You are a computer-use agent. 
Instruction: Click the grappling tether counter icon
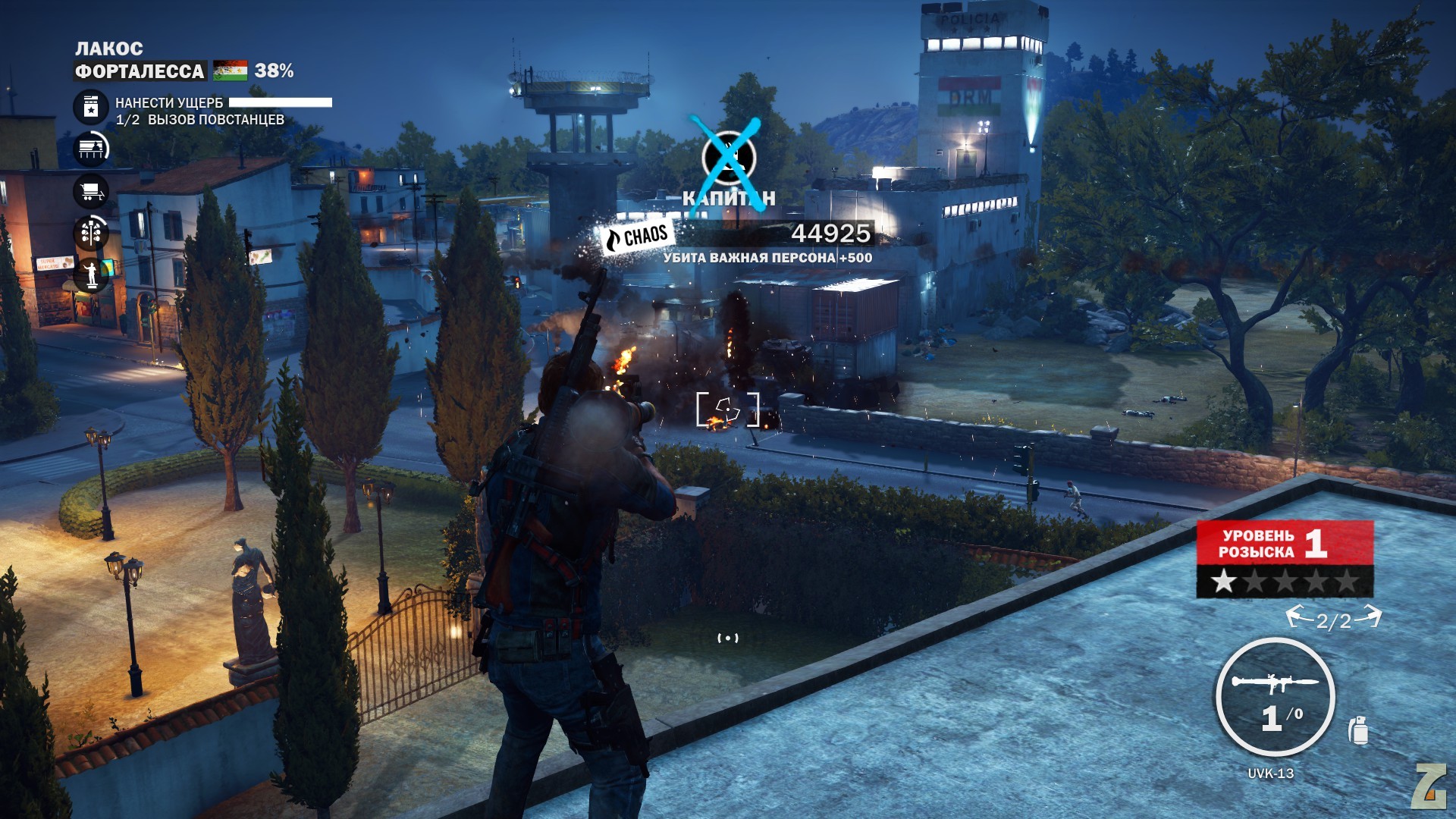tap(1334, 620)
